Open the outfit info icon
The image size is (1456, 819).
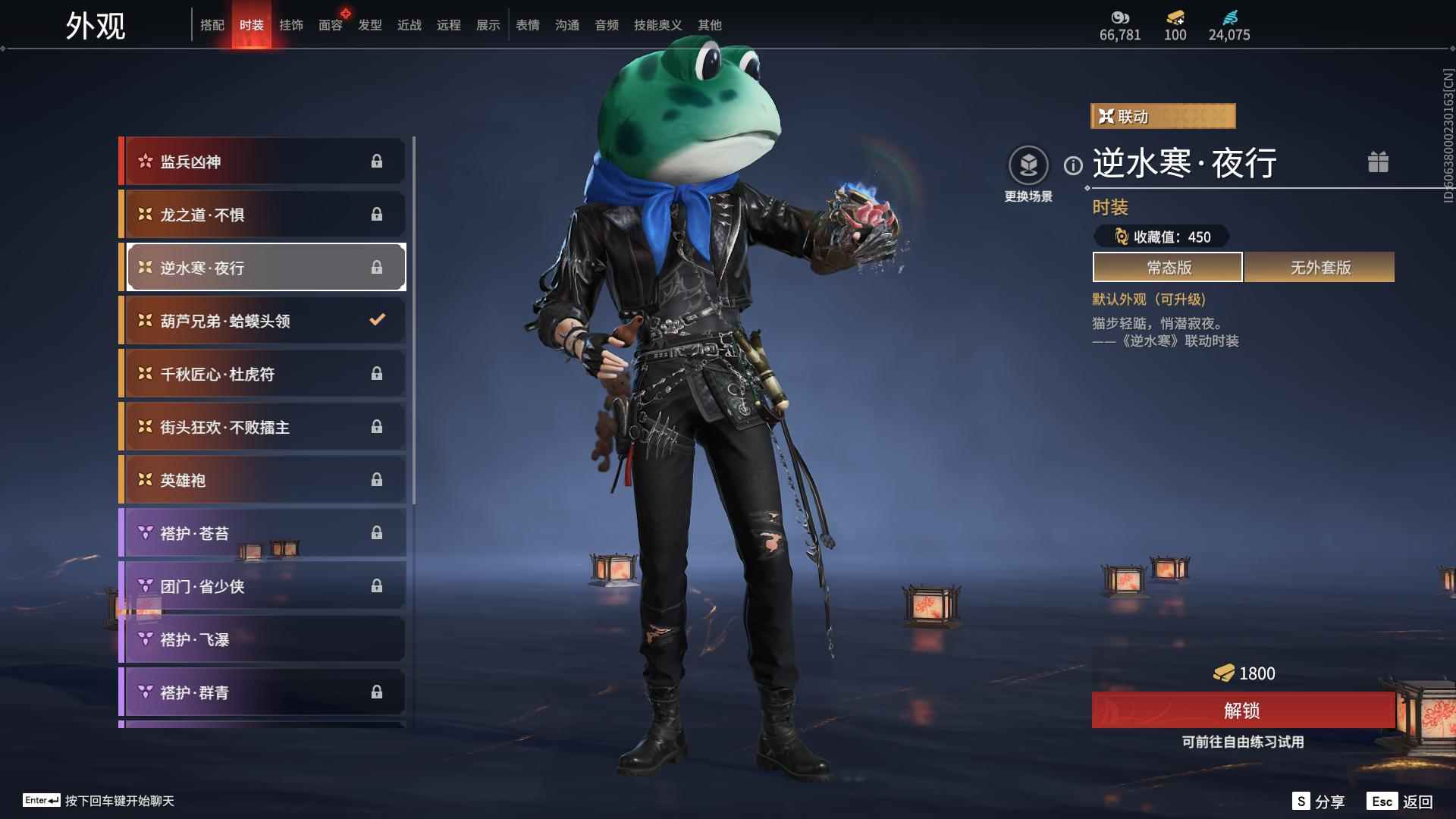coord(1073,165)
